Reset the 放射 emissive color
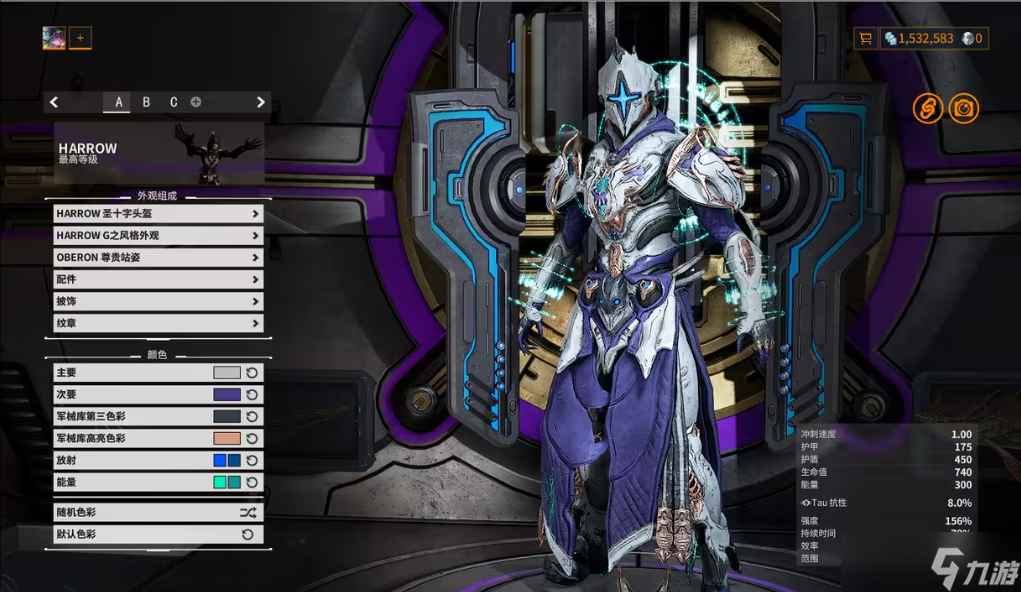 253,460
